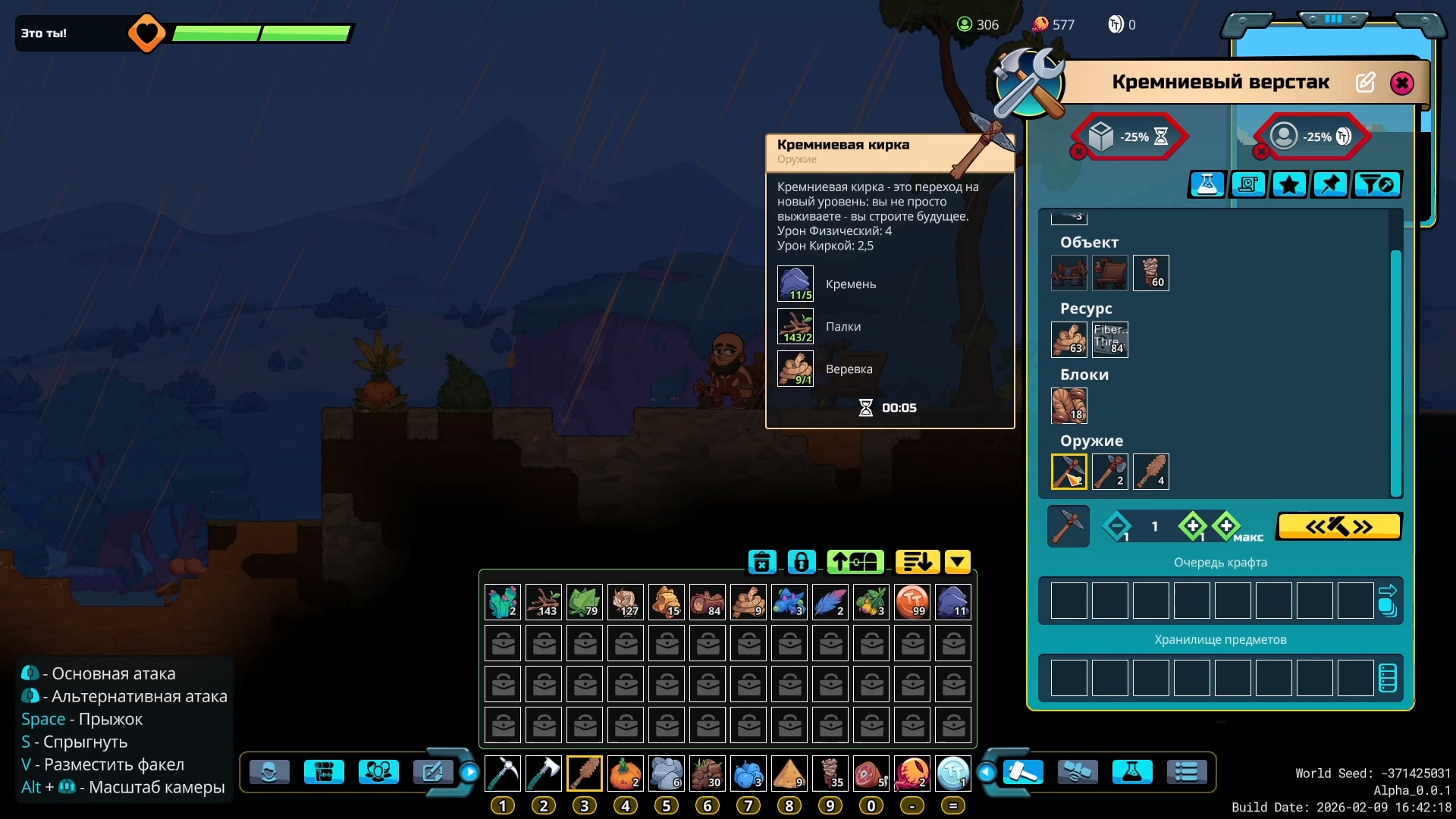Select the sticks stack of 143

click(x=544, y=602)
